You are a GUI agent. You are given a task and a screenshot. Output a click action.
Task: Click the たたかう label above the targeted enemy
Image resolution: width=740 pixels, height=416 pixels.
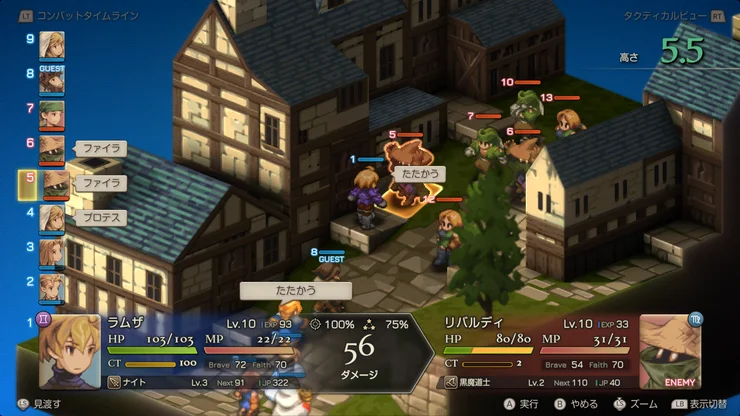pyautogui.click(x=415, y=173)
